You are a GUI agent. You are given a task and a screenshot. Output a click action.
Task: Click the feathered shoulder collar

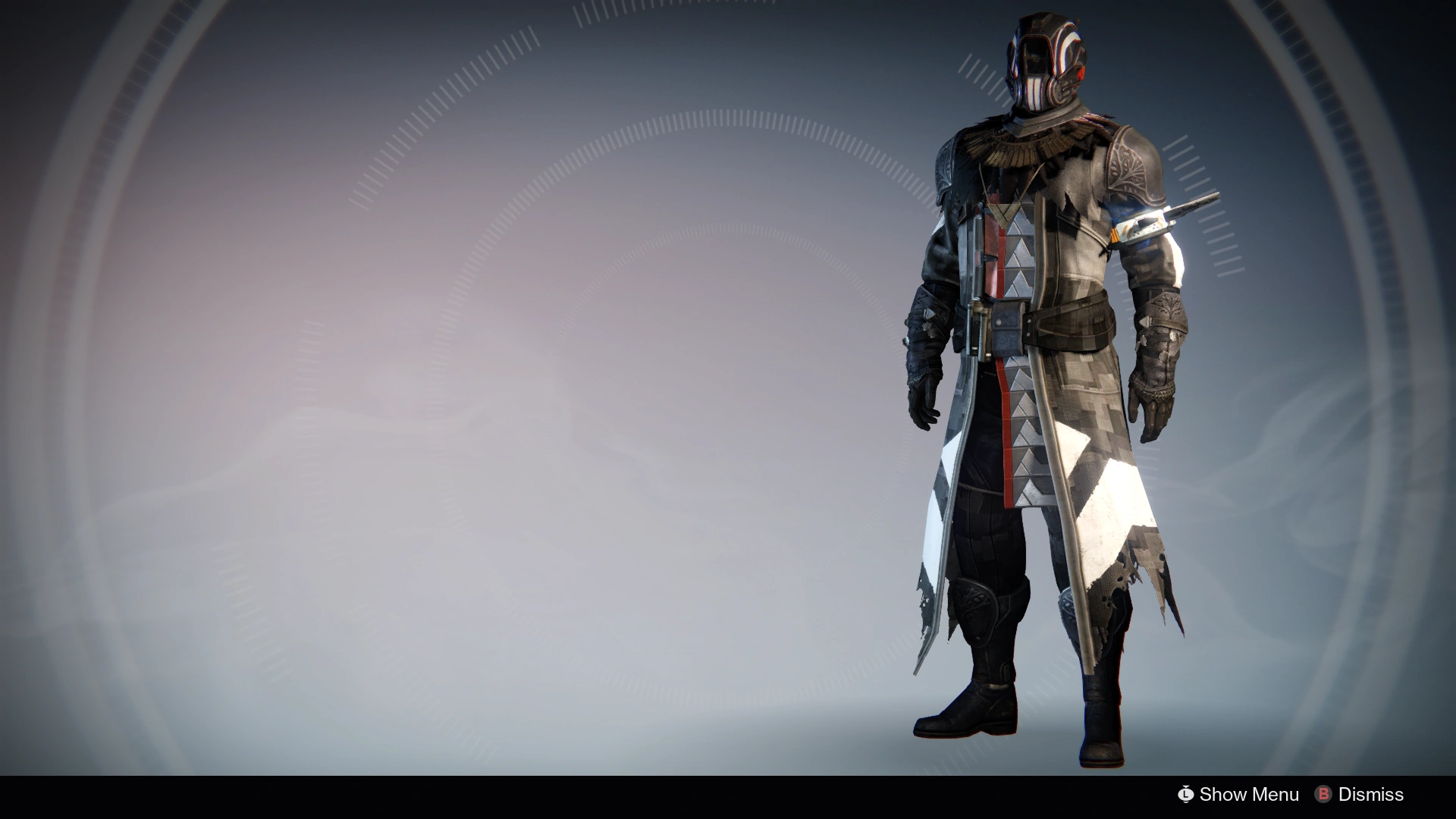(x=1016, y=148)
